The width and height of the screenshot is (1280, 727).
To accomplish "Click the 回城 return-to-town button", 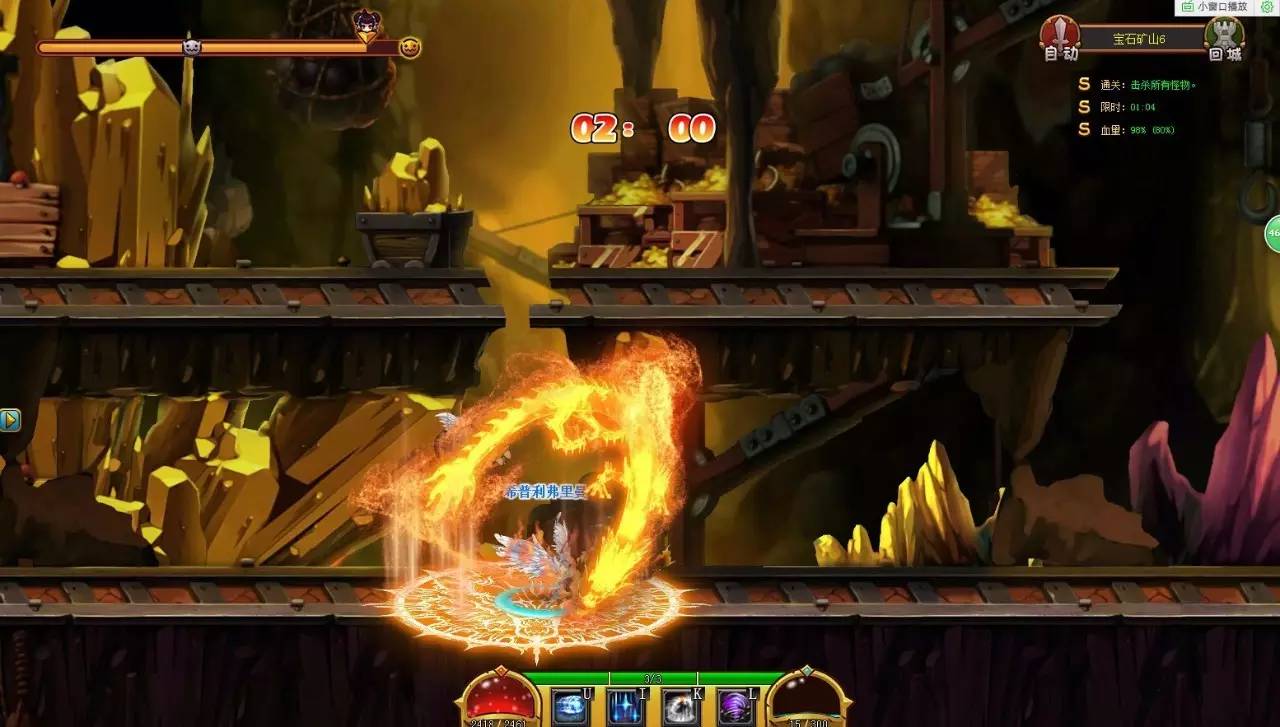I will pos(1224,38).
